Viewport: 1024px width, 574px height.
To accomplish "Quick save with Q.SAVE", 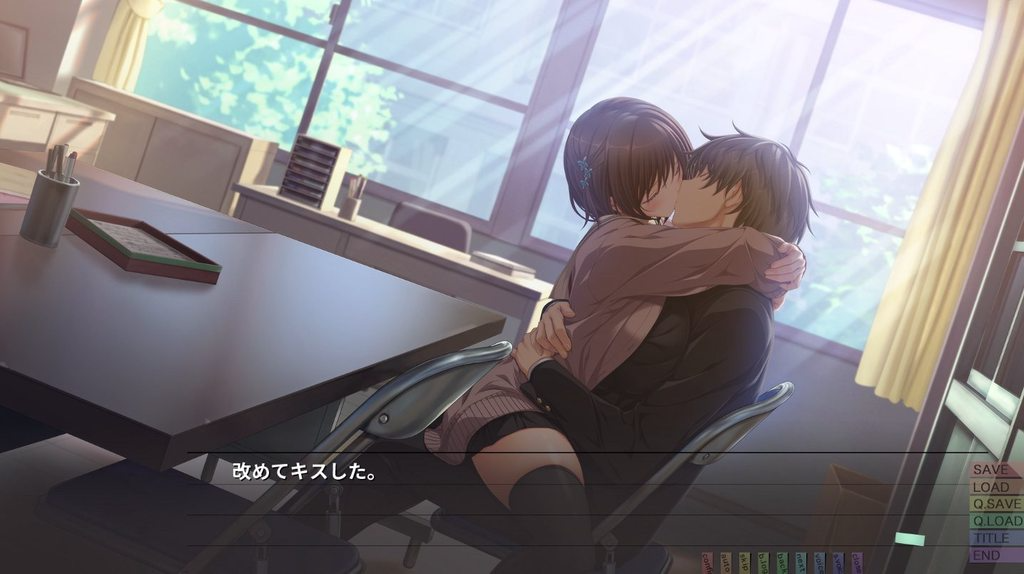I will [995, 504].
